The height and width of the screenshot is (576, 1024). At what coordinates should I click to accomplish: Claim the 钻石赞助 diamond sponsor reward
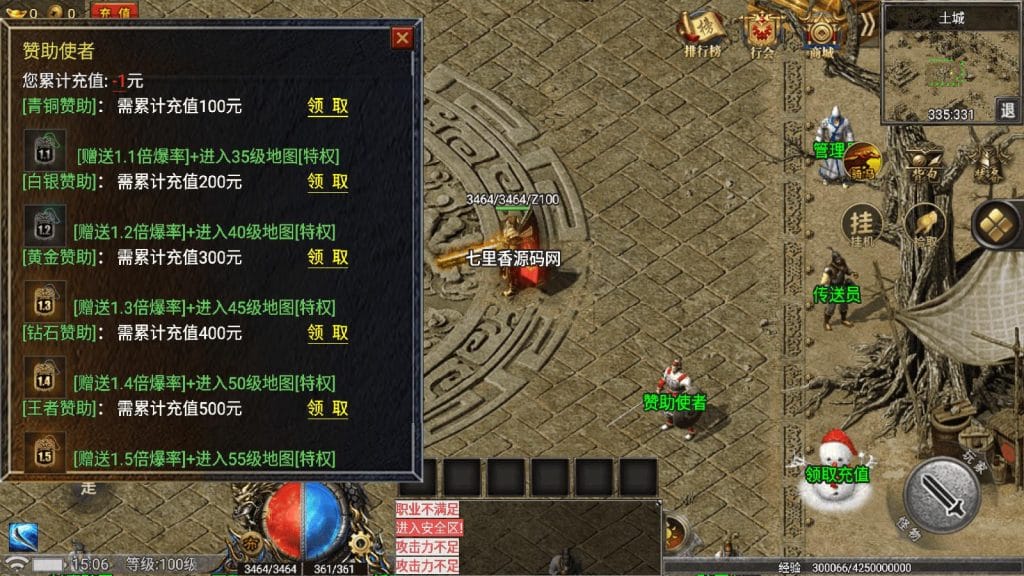tap(328, 333)
